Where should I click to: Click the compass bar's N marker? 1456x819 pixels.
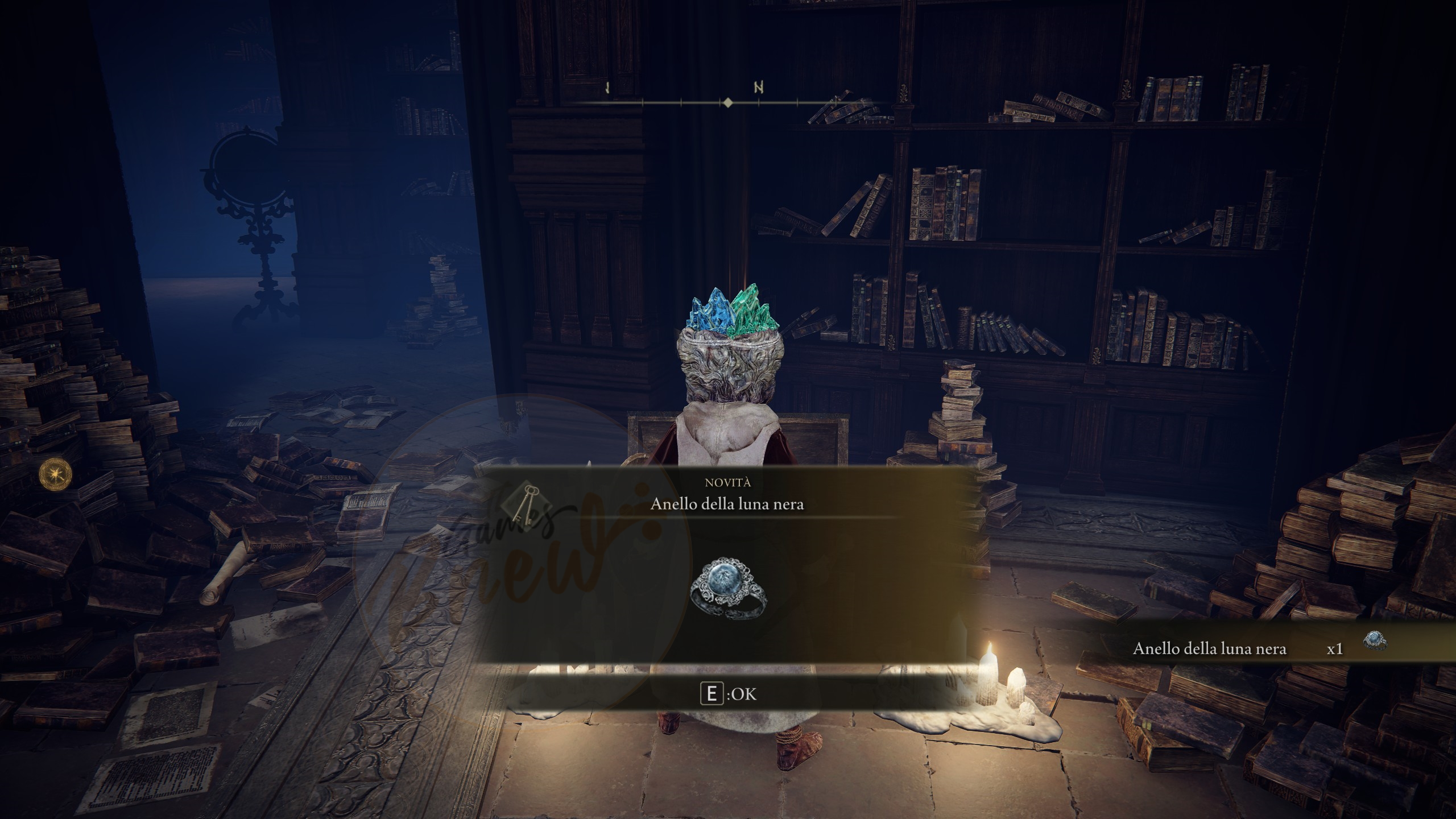pos(758,88)
